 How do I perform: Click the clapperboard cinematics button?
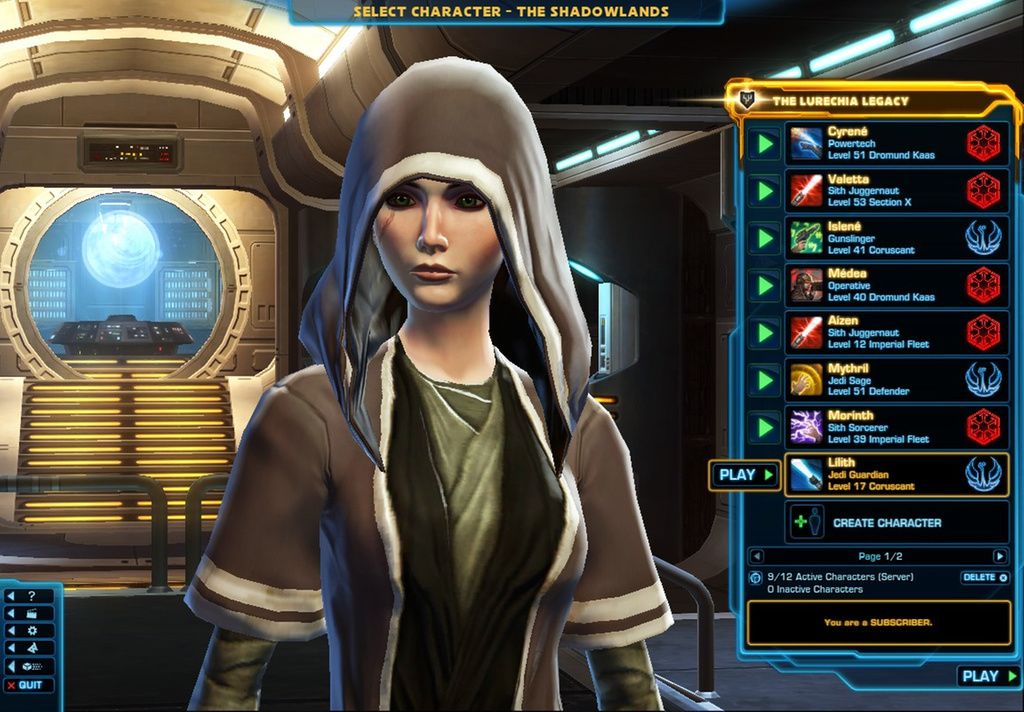tap(30, 613)
